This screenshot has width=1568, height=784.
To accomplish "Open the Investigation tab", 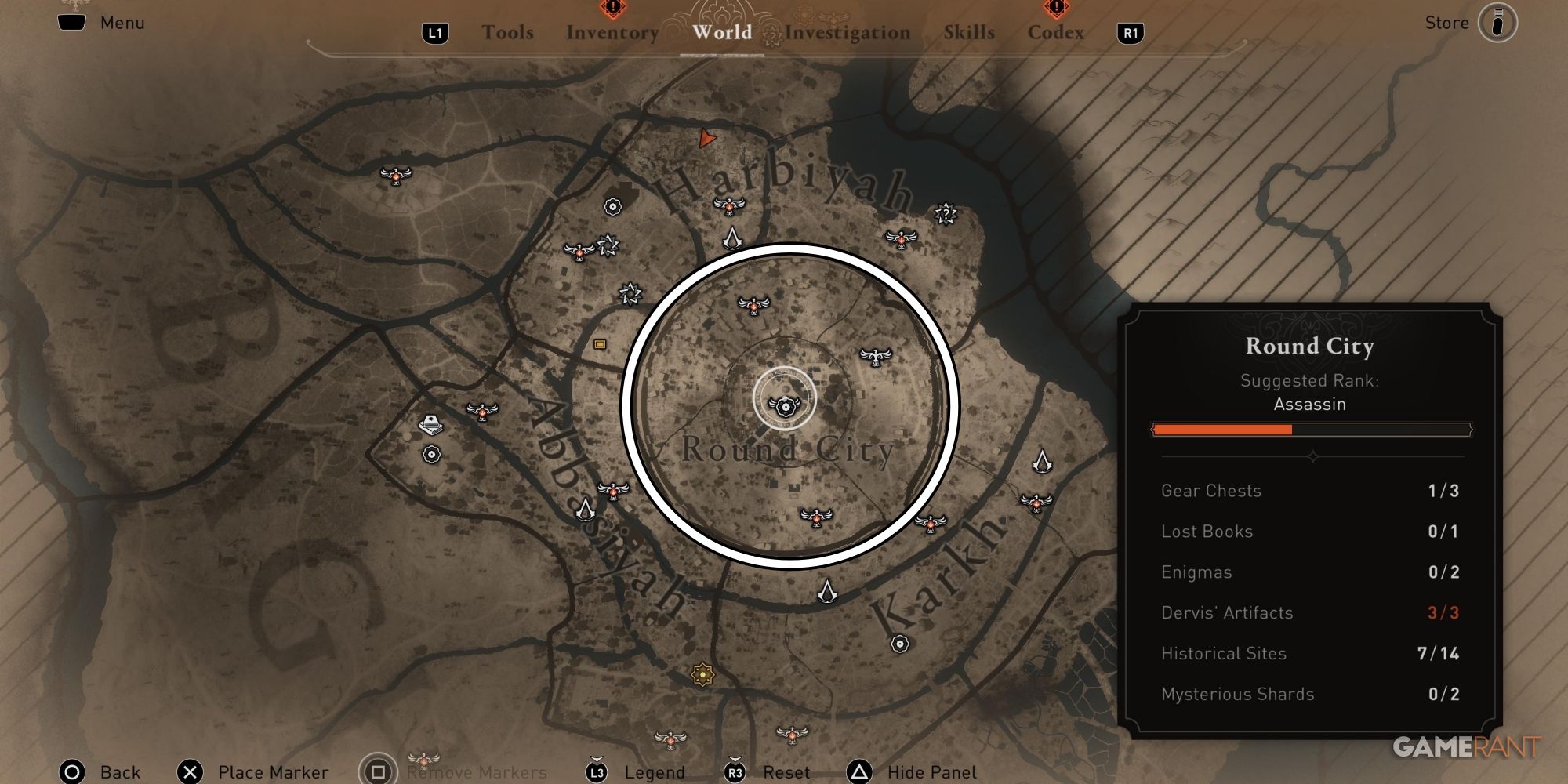I will coord(848,33).
